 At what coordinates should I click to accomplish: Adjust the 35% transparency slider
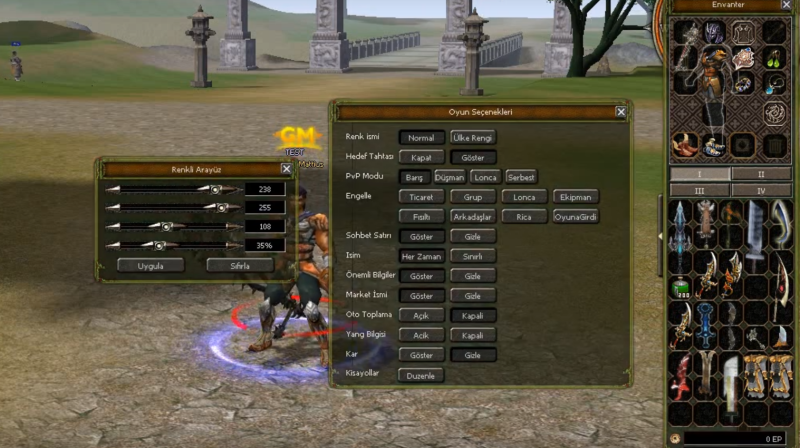[158, 245]
